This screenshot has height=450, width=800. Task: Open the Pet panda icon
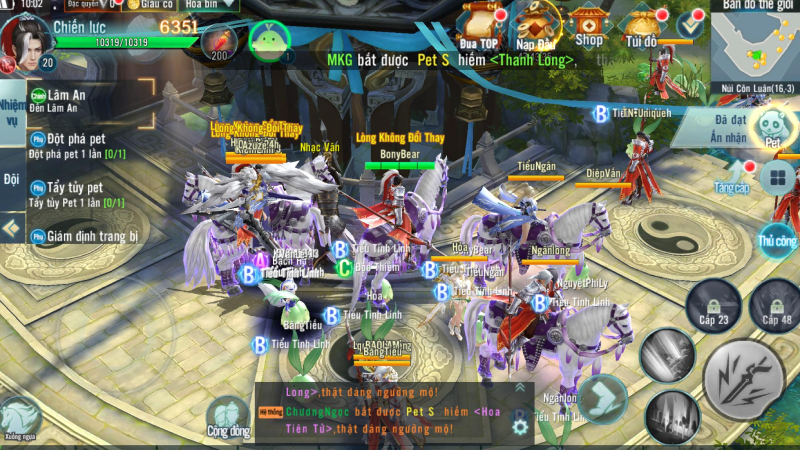coord(771,127)
